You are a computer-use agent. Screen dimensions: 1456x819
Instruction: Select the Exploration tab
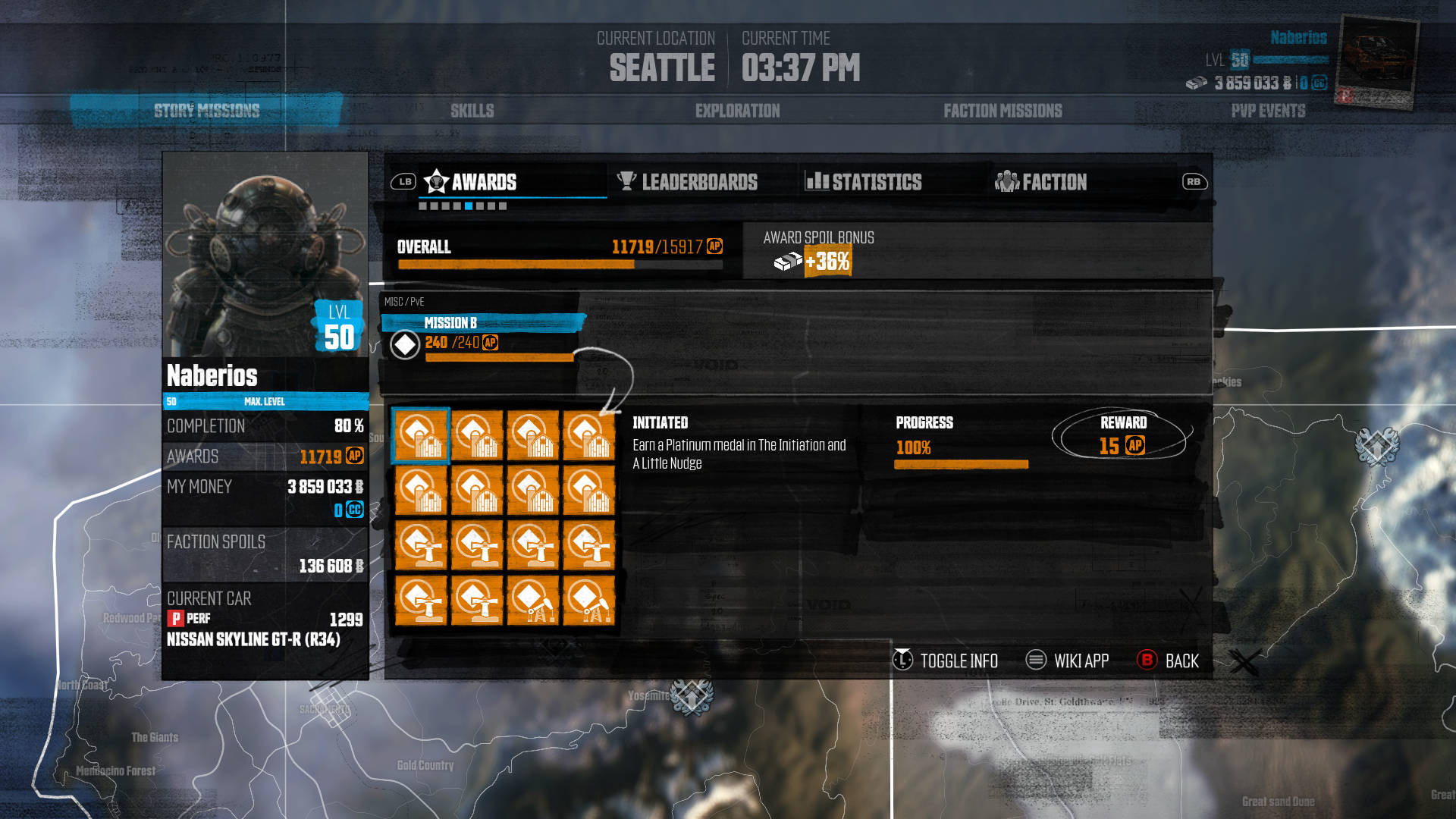coord(737,111)
